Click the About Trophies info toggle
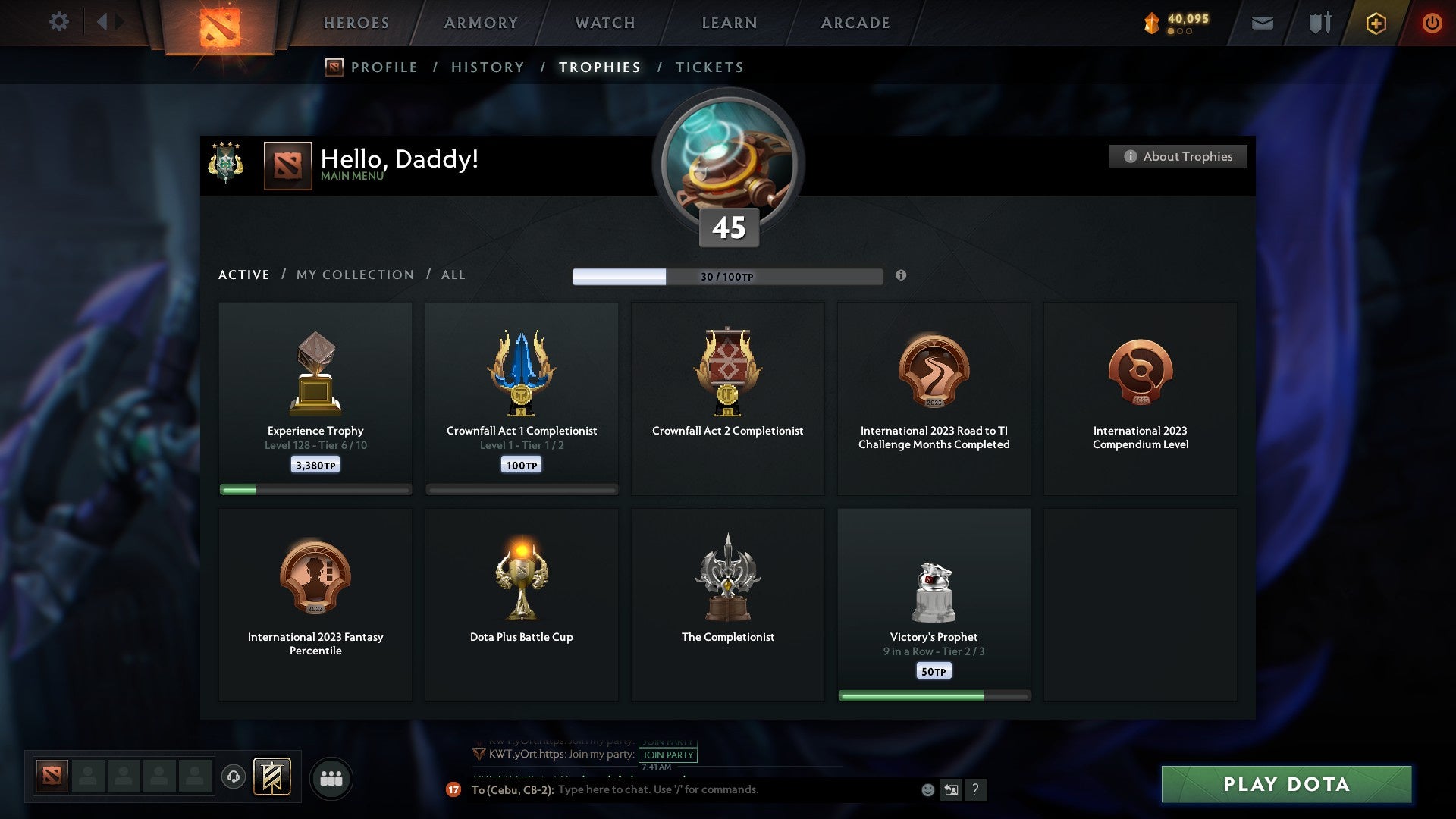 1178,156
